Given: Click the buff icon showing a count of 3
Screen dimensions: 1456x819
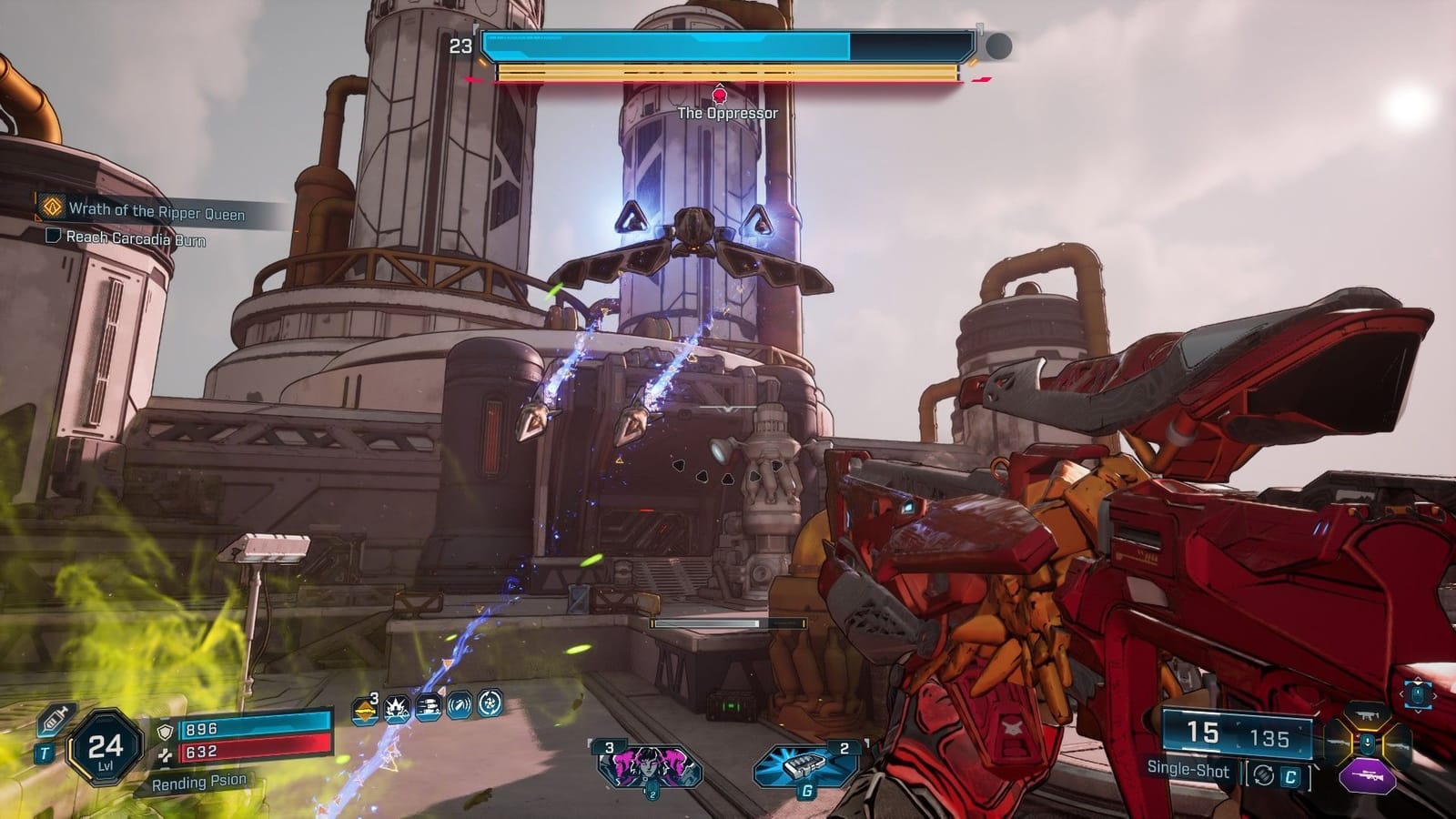Looking at the screenshot, I should coord(364,710).
